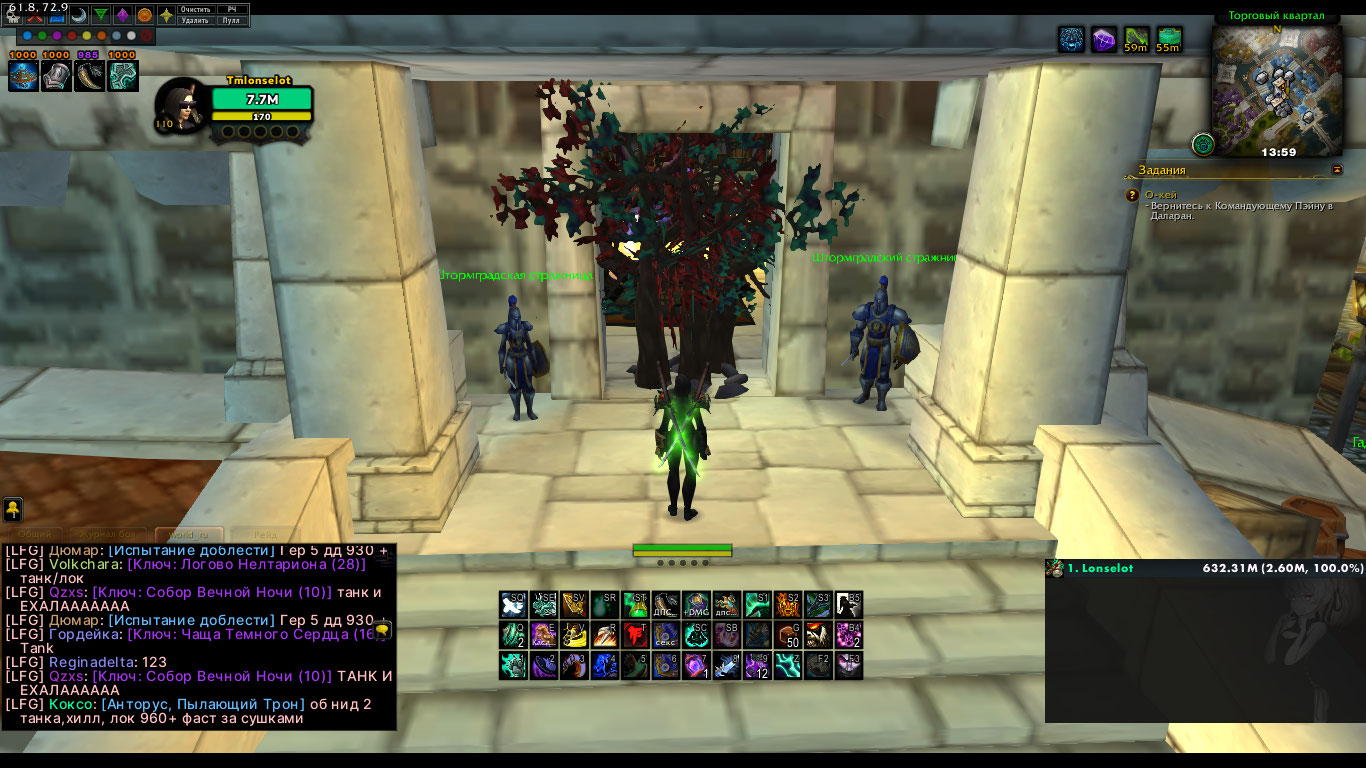Activate the +DMG macro slot
1366x768 pixels.
click(x=696, y=604)
